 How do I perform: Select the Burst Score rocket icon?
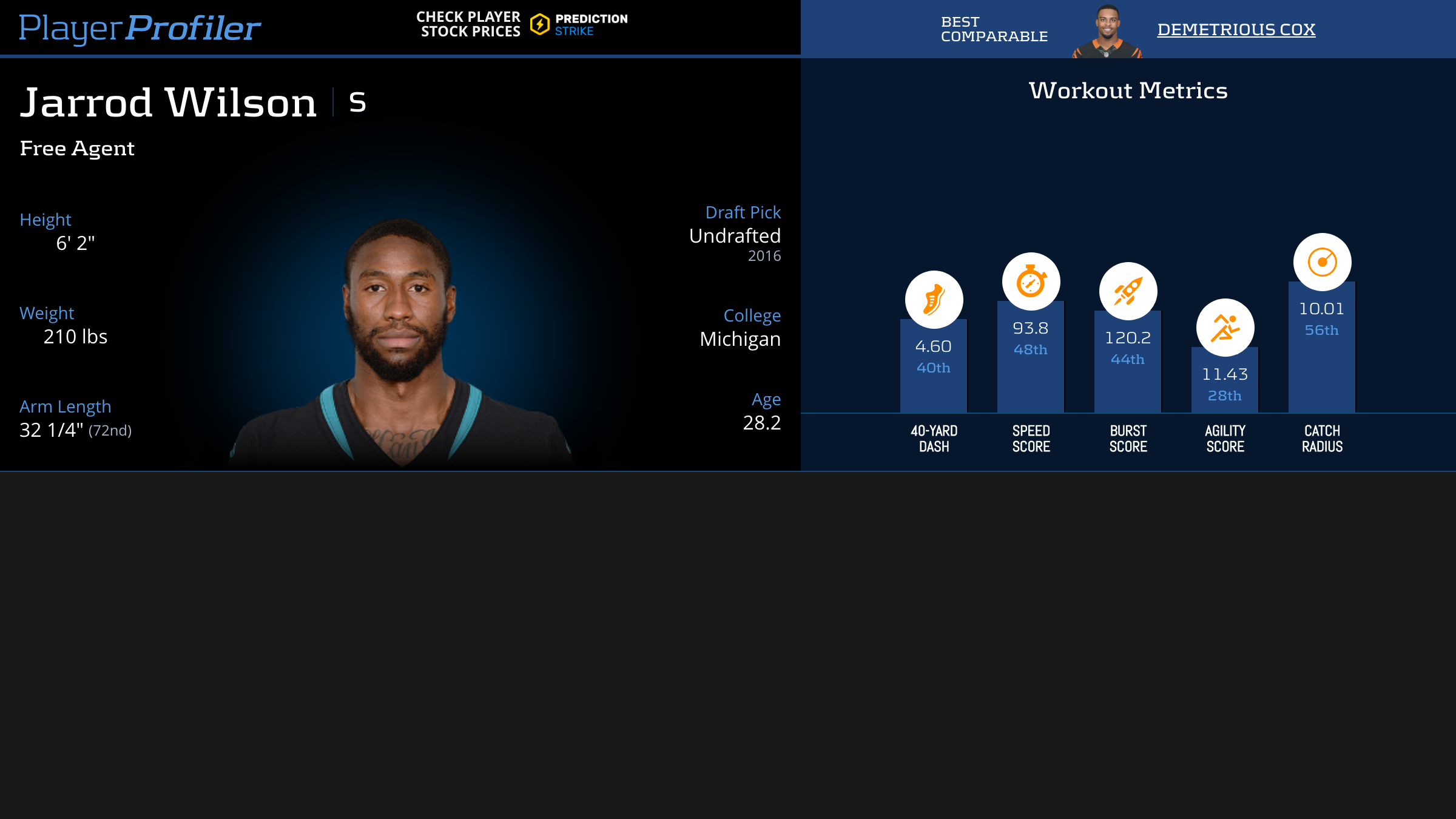1128,291
